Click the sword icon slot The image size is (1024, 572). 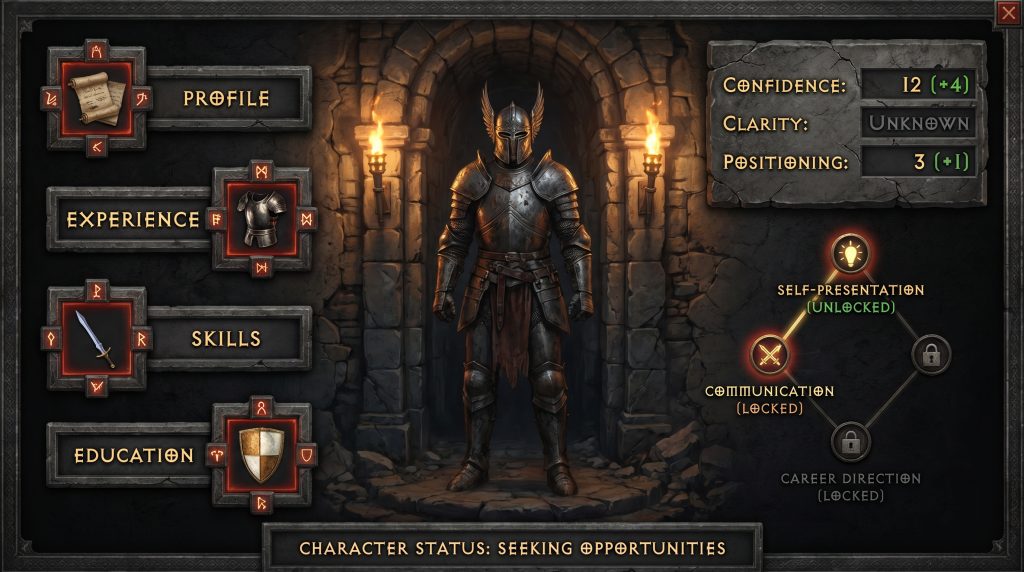point(96,338)
